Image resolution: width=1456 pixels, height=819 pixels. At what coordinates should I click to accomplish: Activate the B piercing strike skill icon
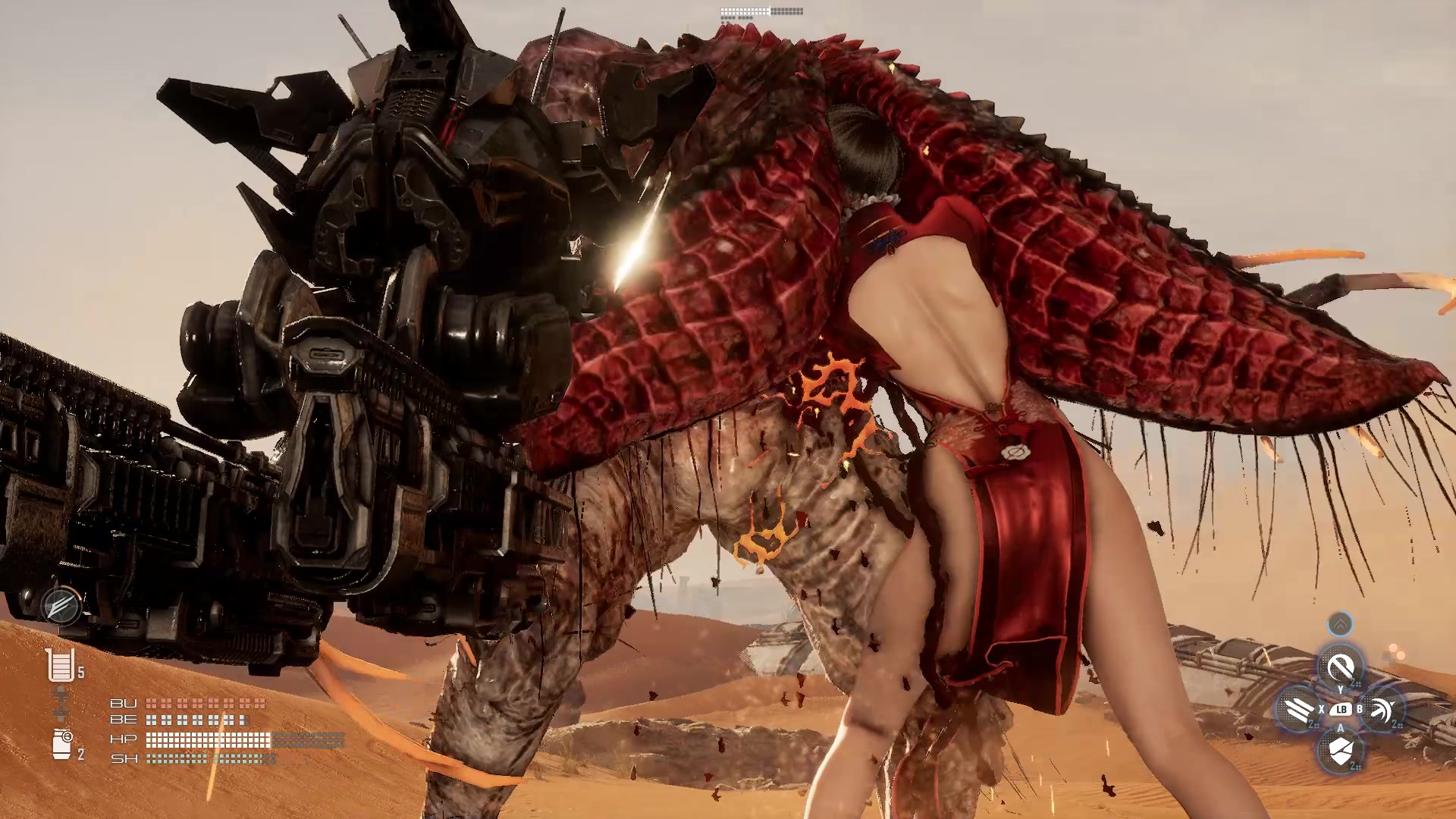pos(1382,709)
